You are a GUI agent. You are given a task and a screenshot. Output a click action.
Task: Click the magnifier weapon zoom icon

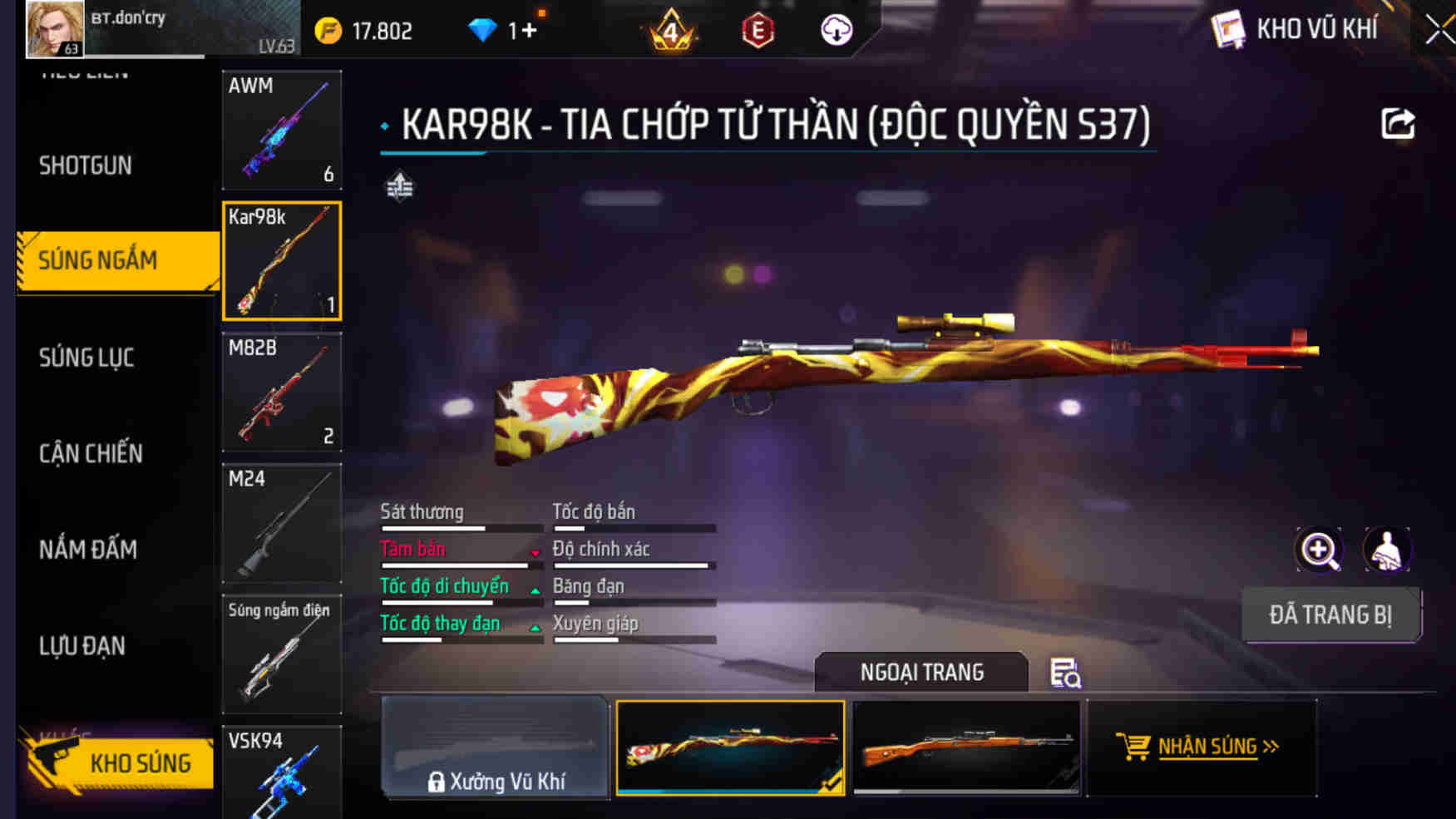pyautogui.click(x=1318, y=549)
